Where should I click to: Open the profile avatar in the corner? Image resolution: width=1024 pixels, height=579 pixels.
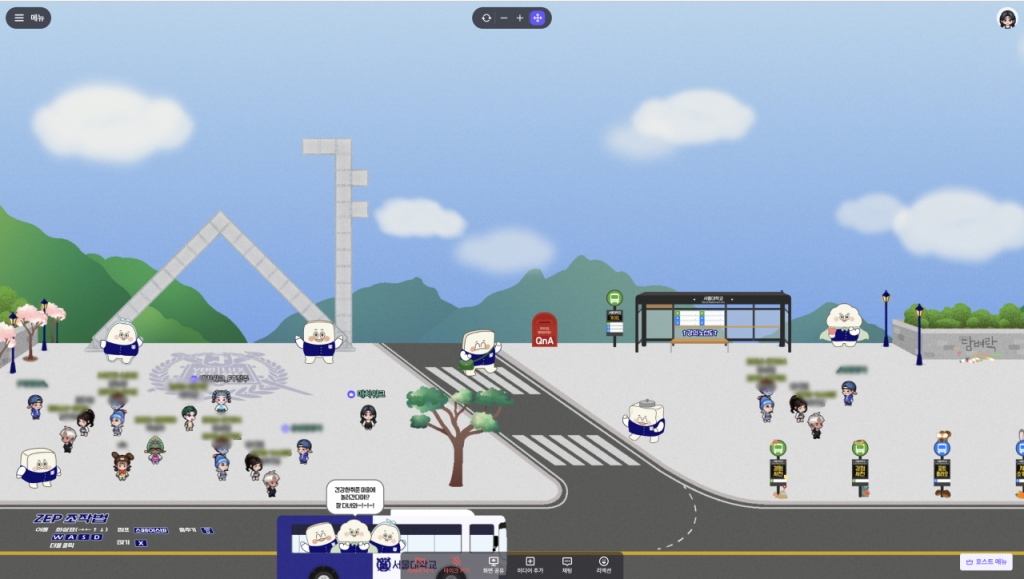click(x=1007, y=18)
